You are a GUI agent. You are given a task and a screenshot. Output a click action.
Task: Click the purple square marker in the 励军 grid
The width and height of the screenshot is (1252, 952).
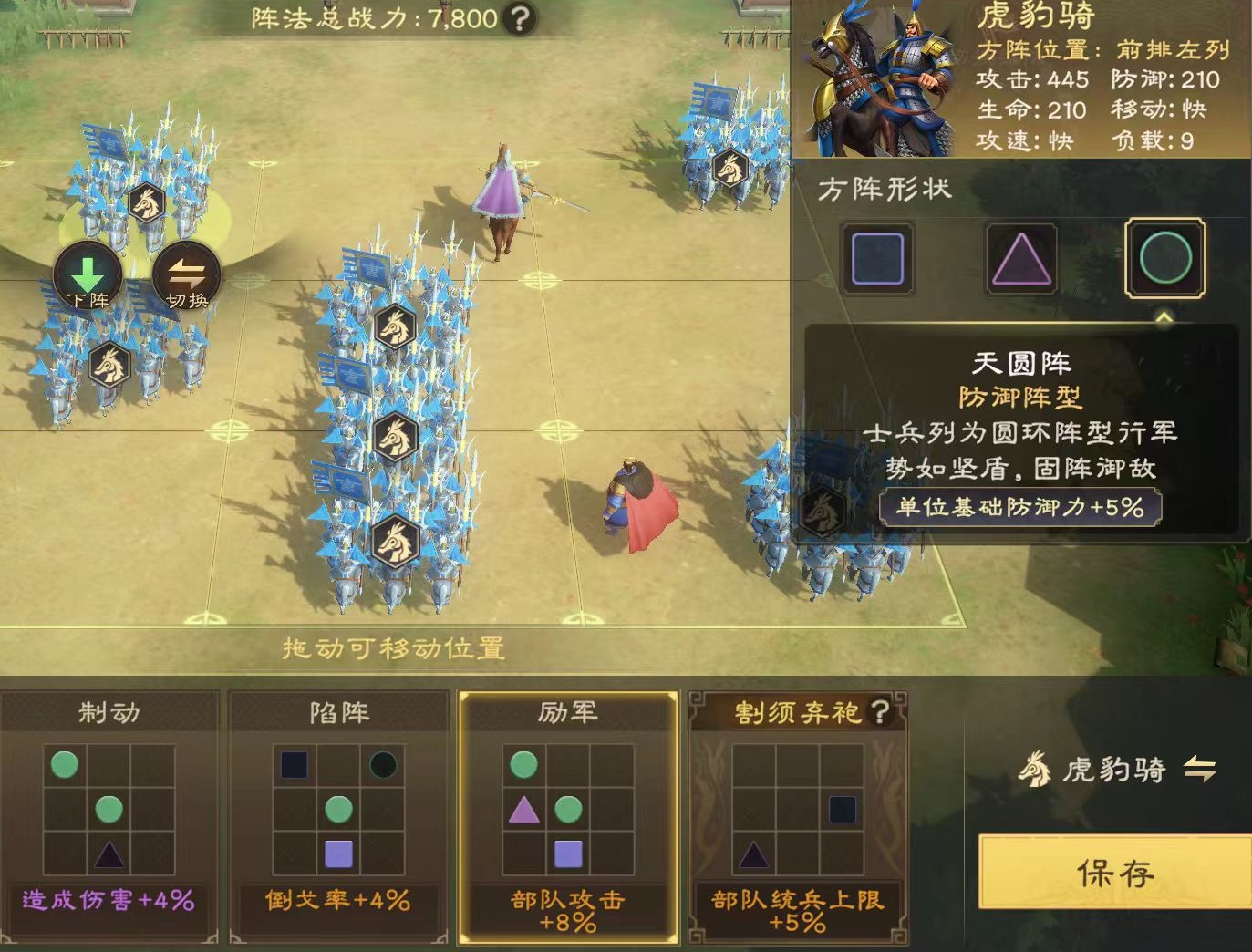click(x=569, y=853)
